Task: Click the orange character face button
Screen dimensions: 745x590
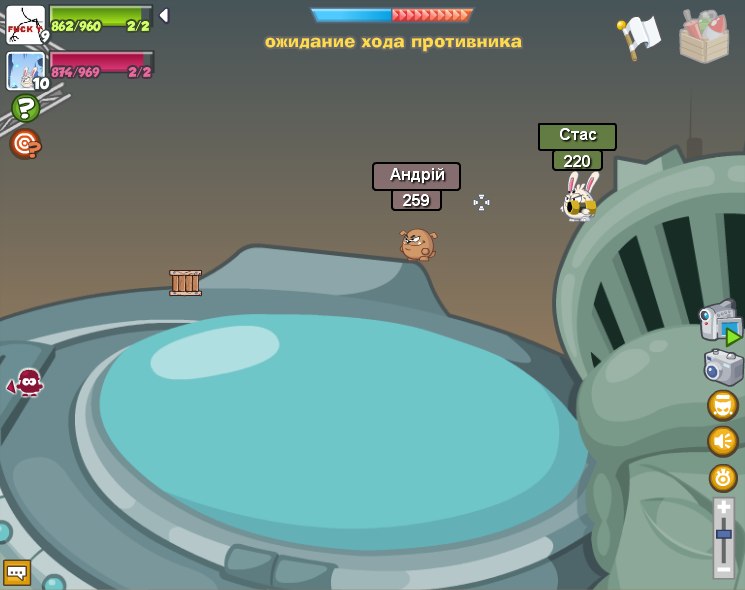Action: click(723, 405)
